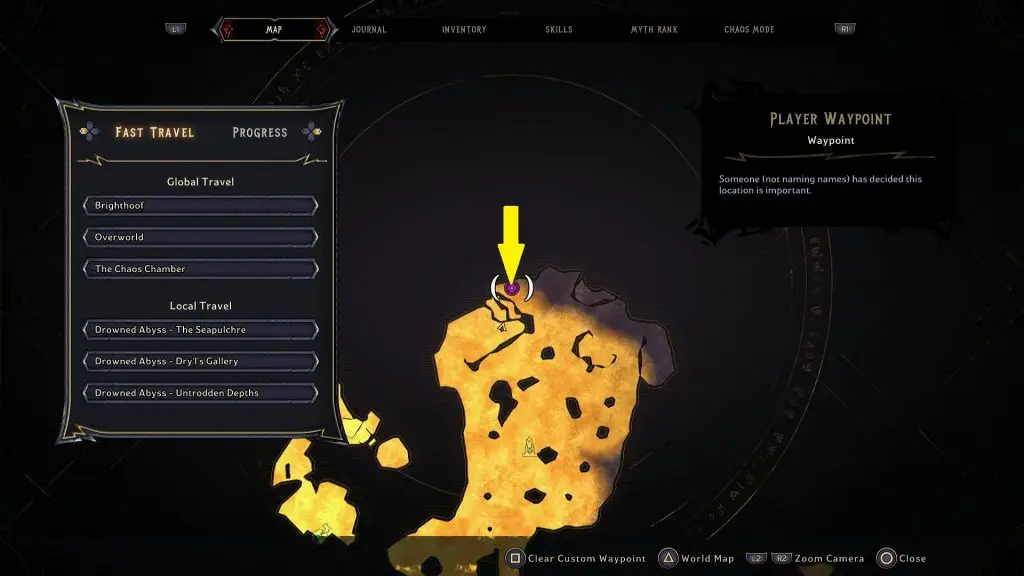Select the Map tab
Image resolution: width=1024 pixels, height=576 pixels.
click(x=273, y=30)
